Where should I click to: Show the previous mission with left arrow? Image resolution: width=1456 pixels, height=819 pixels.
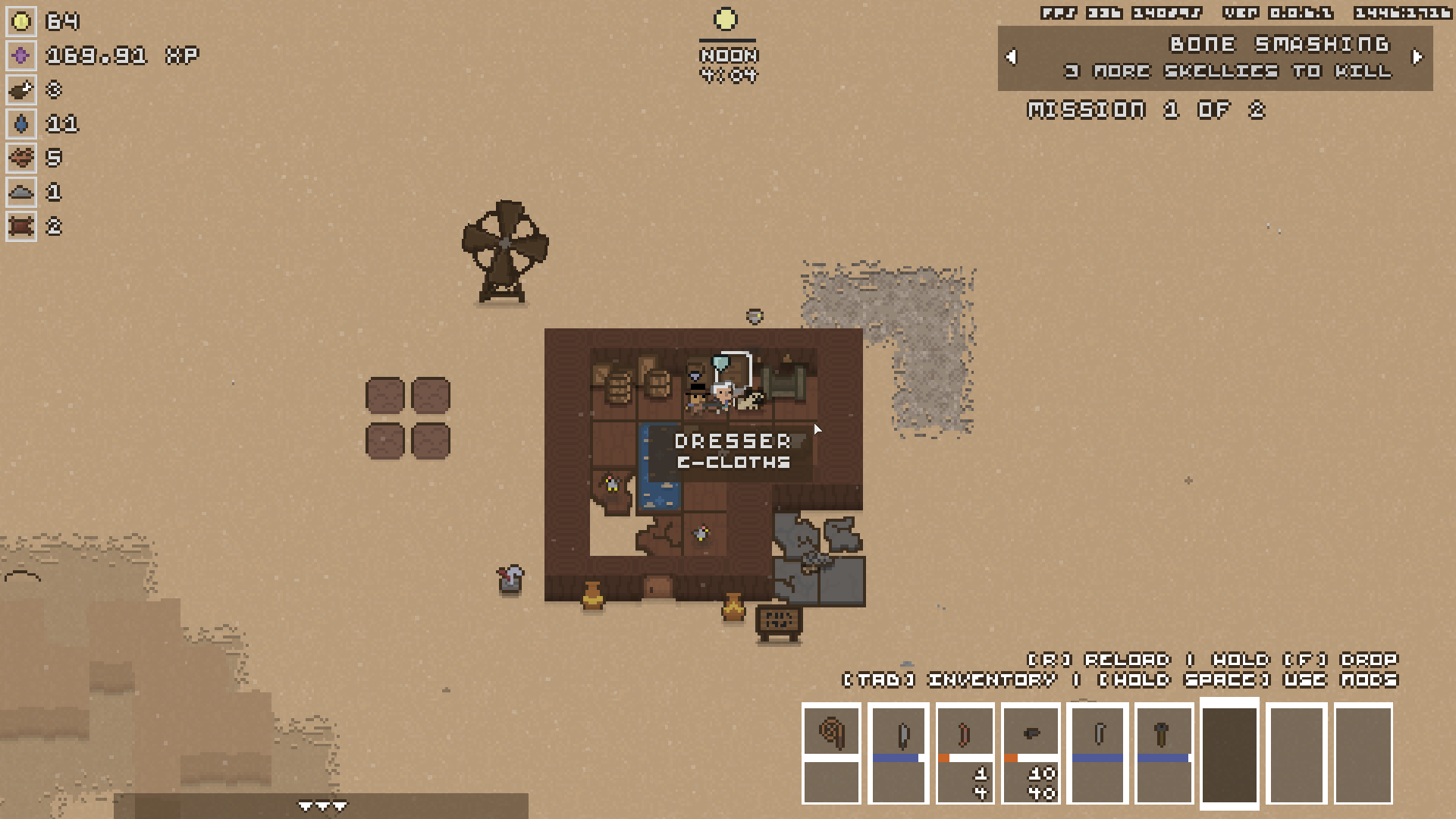[1011, 57]
